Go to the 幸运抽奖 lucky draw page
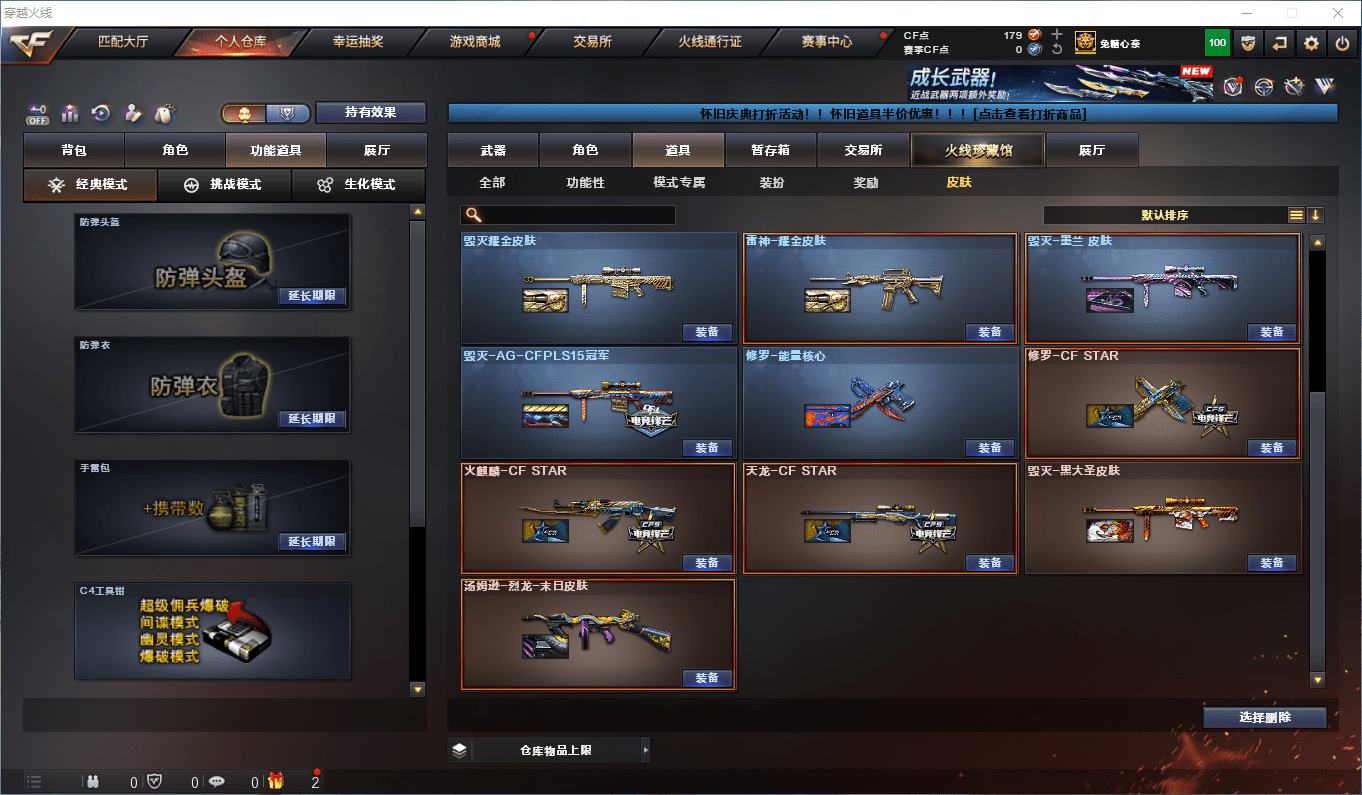1362x795 pixels. click(358, 42)
